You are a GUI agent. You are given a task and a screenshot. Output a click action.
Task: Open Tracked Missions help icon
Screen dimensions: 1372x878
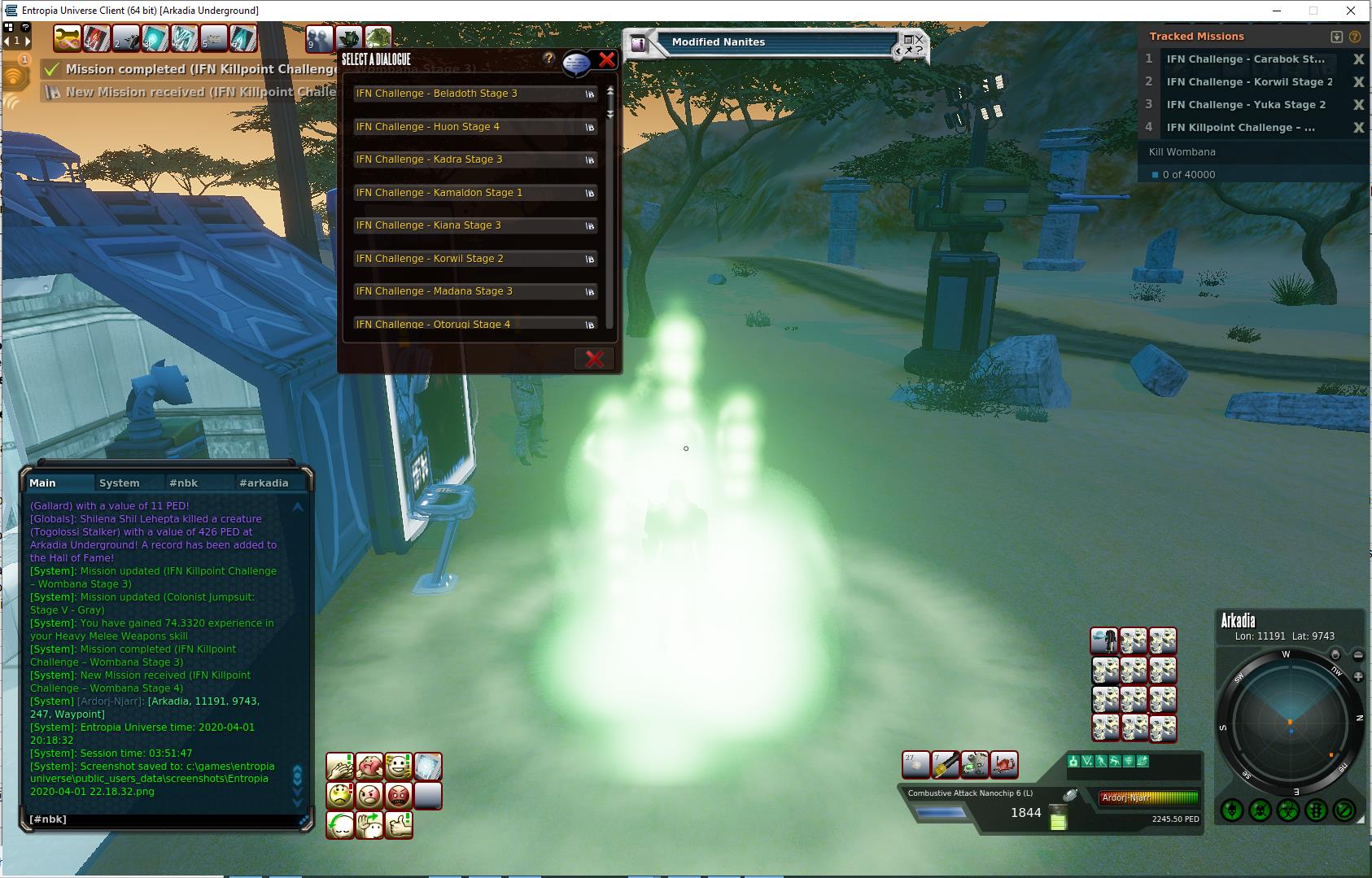click(1355, 37)
